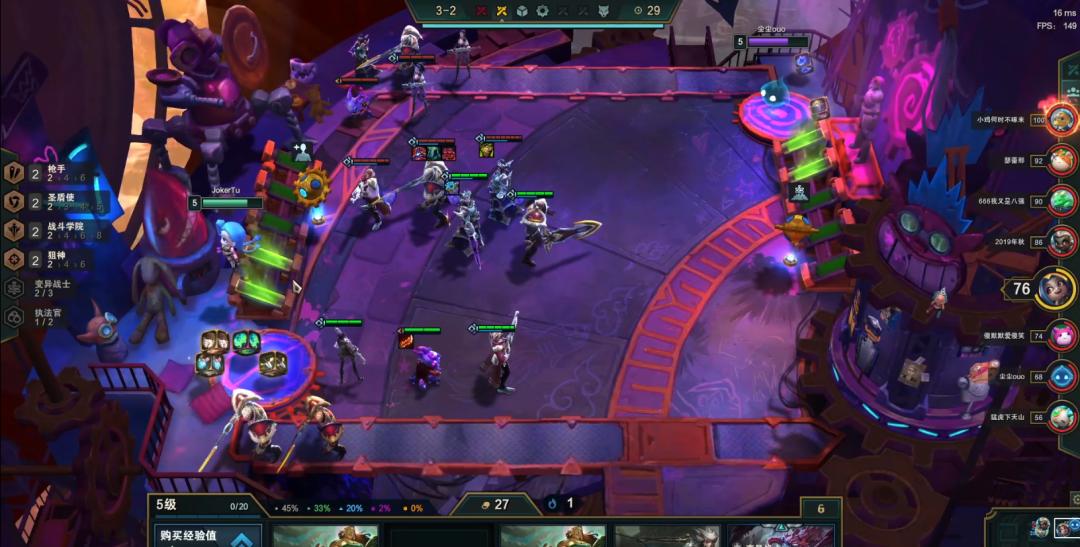Click the gold count showing 27
1080x547 pixels.
tap(494, 505)
